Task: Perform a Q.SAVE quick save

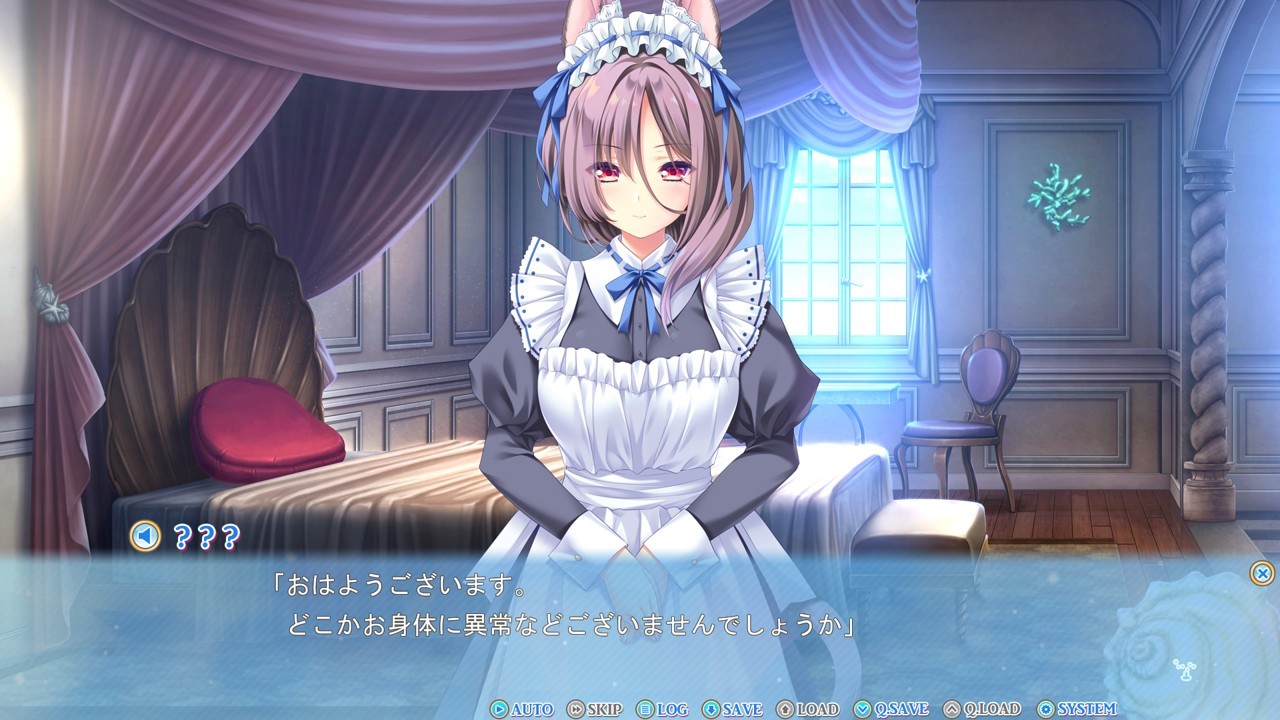Action: [891, 709]
